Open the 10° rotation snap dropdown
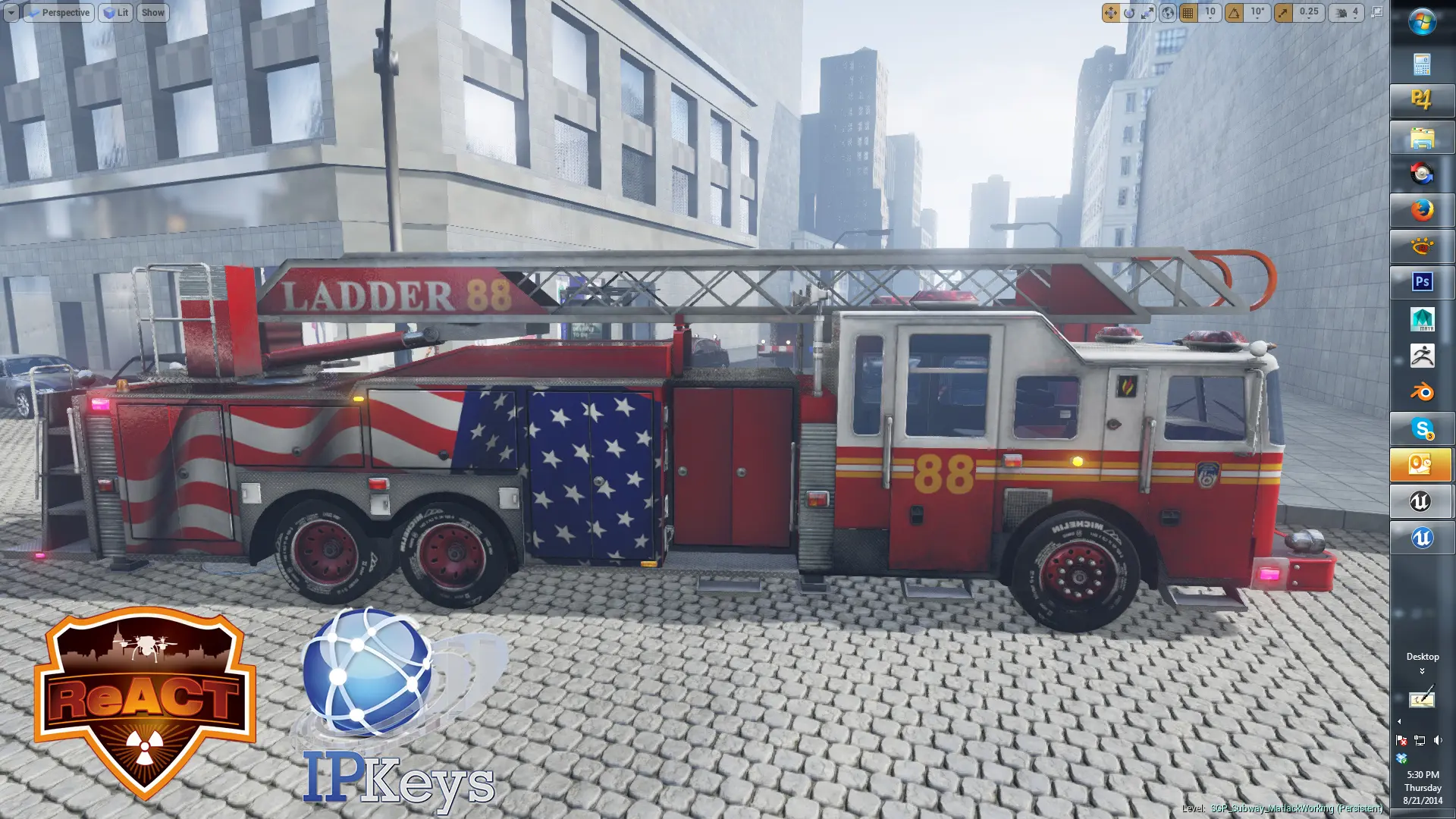This screenshot has width=1456, height=819. pos(1257,13)
